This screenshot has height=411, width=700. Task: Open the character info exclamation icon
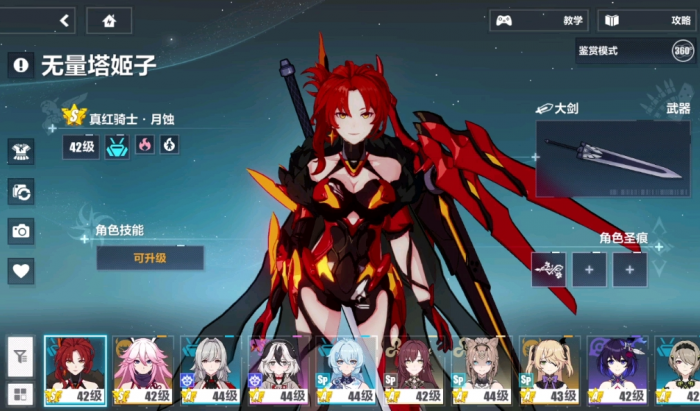tap(20, 66)
